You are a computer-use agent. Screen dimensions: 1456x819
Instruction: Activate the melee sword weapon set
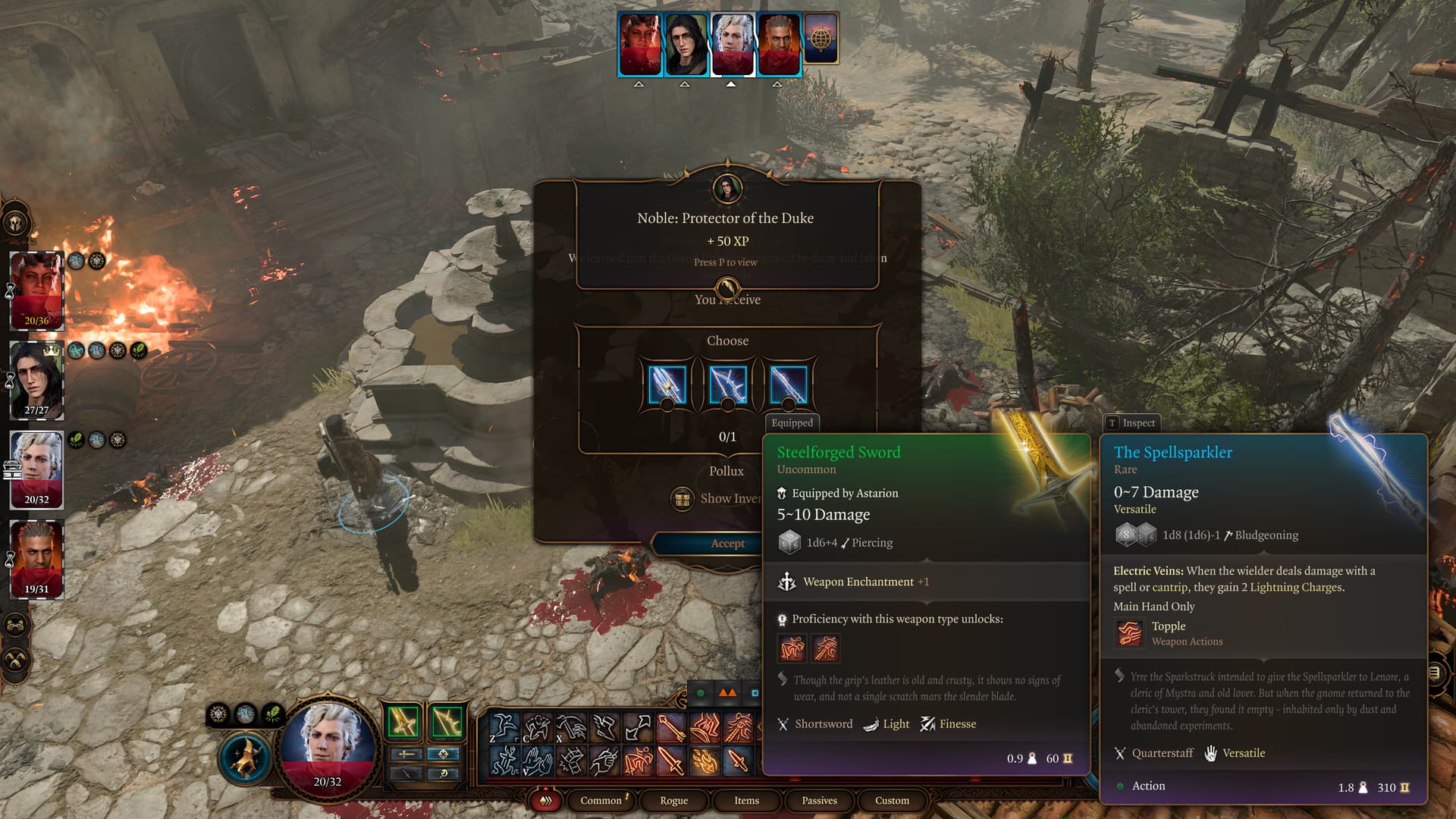(403, 721)
